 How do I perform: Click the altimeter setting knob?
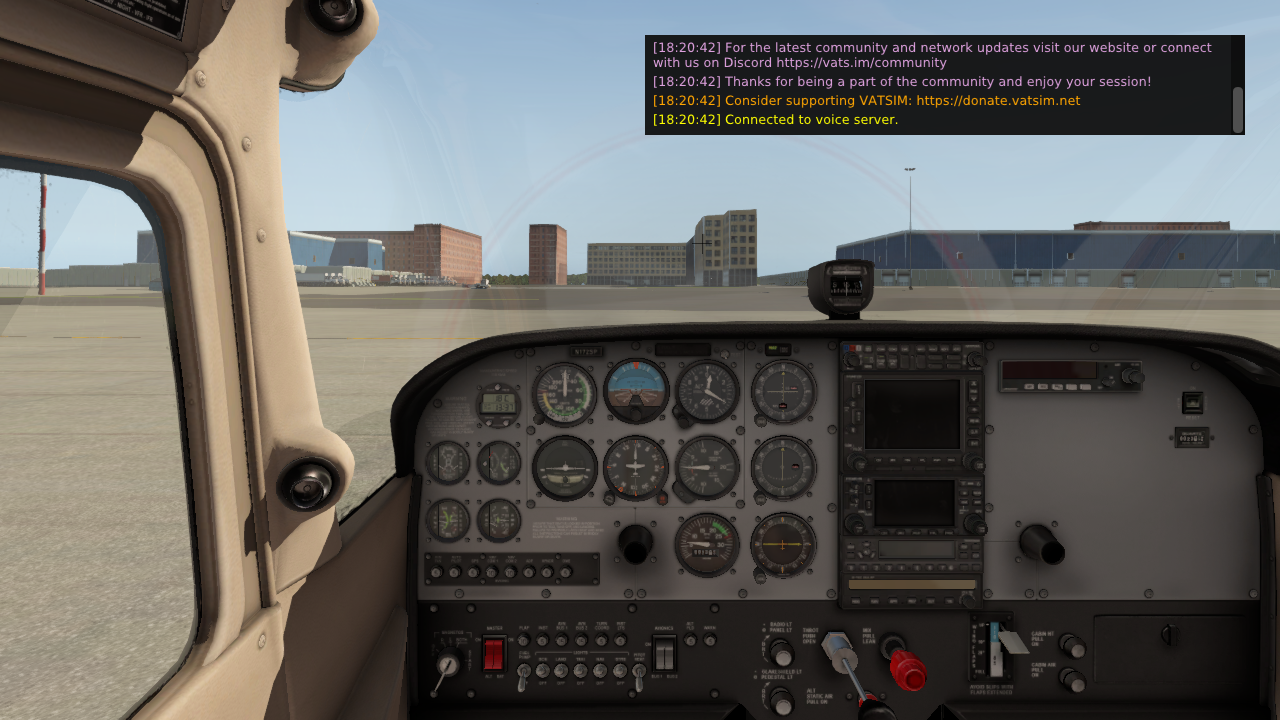coord(683,421)
